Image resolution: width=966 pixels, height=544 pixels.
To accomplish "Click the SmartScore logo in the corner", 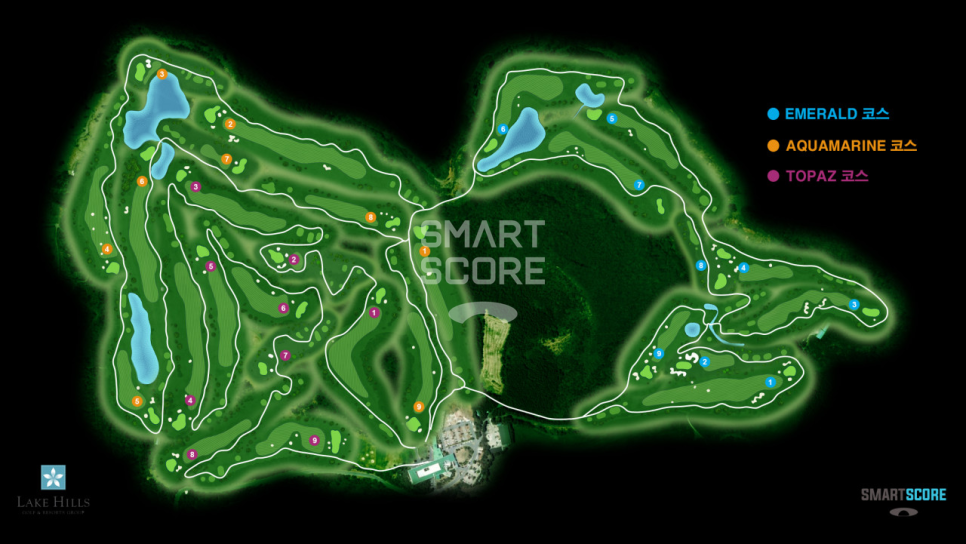I will pyautogui.click(x=903, y=500).
